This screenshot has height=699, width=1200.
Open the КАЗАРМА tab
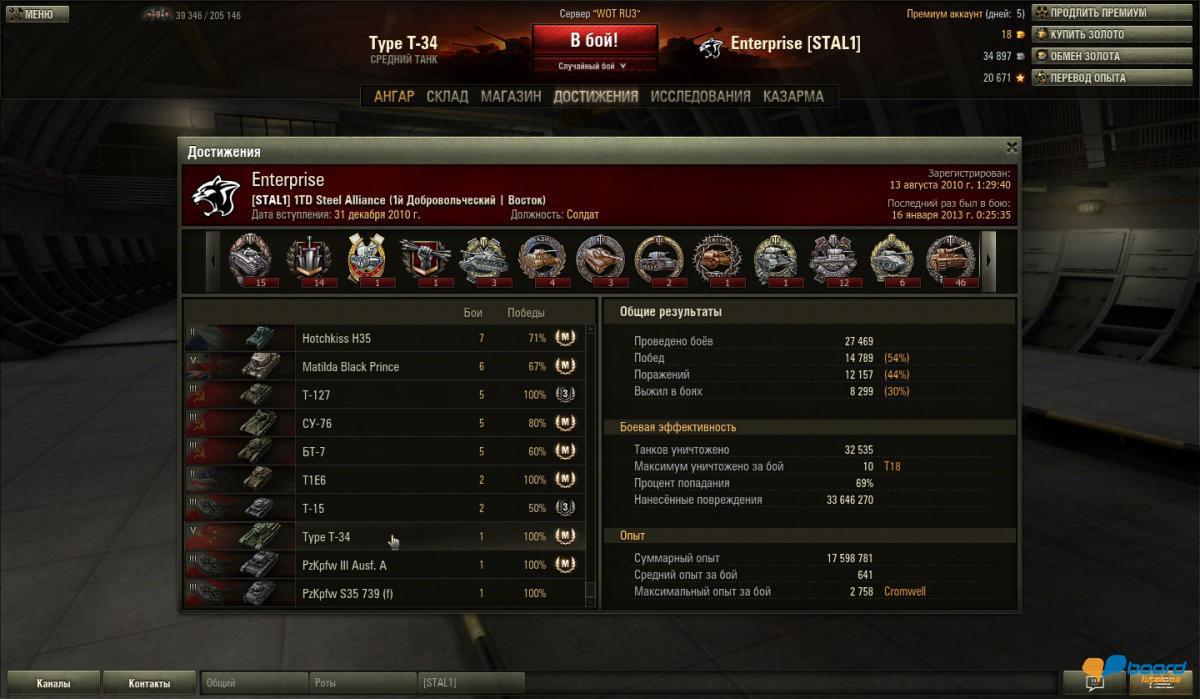point(793,97)
